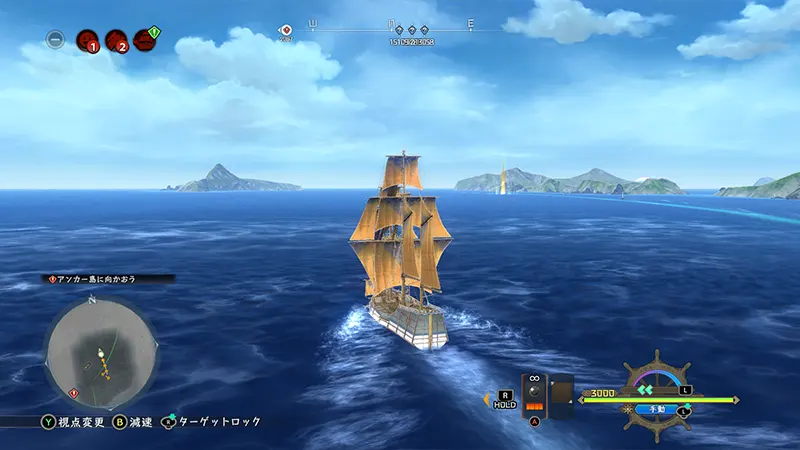
Task: Select the Anchor Island objective tracker
Action: point(110,279)
